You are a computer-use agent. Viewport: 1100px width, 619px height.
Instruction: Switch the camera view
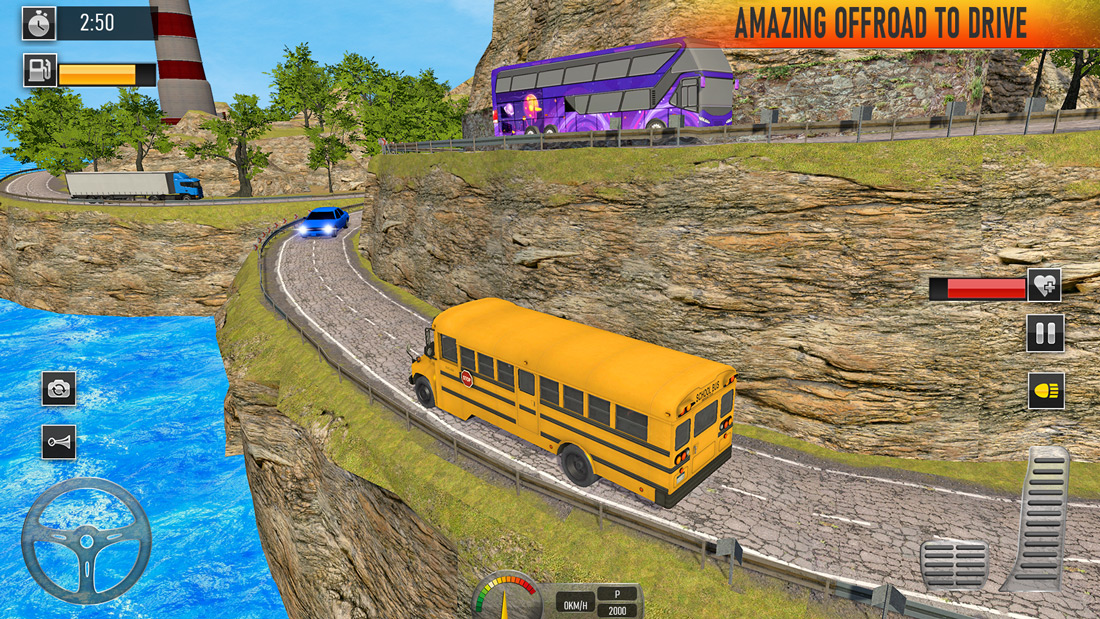(59, 388)
